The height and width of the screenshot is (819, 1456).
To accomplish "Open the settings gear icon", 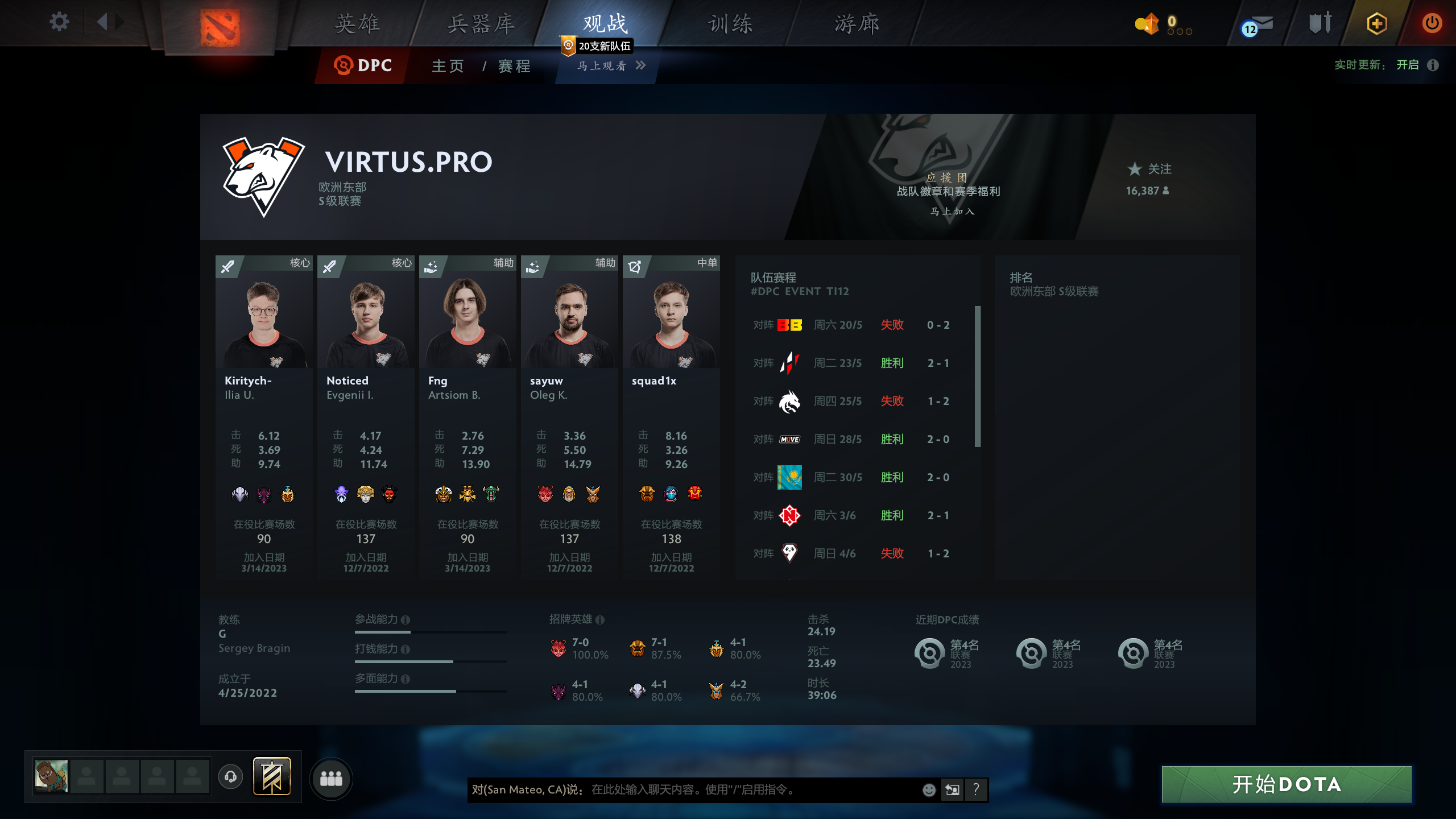I will point(59,22).
